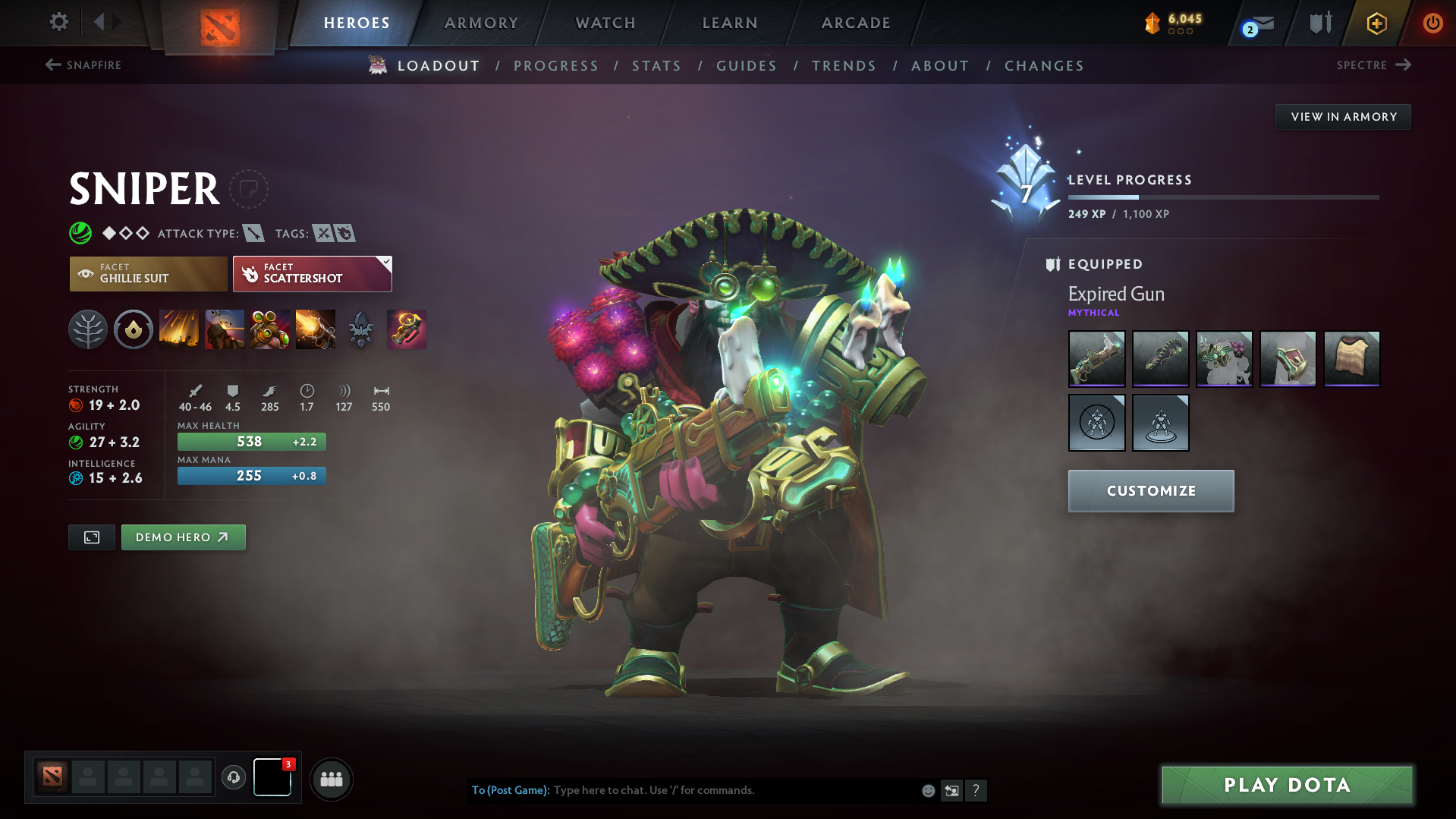Go to next hero Spectre

click(1373, 65)
